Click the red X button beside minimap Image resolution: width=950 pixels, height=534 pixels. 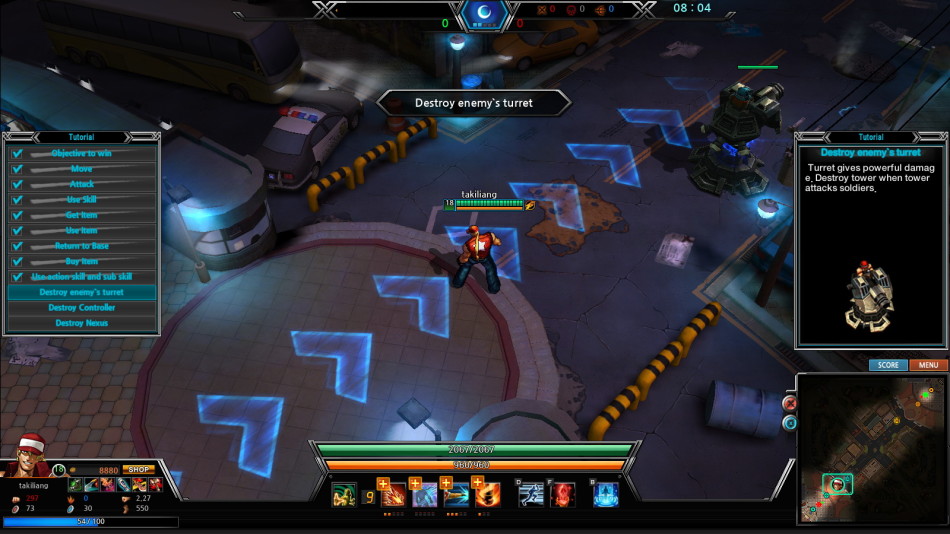coord(790,404)
